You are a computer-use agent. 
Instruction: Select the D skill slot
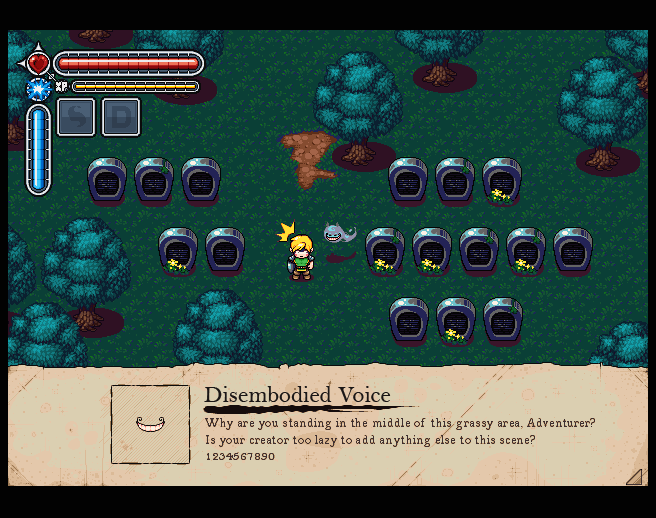pos(121,117)
